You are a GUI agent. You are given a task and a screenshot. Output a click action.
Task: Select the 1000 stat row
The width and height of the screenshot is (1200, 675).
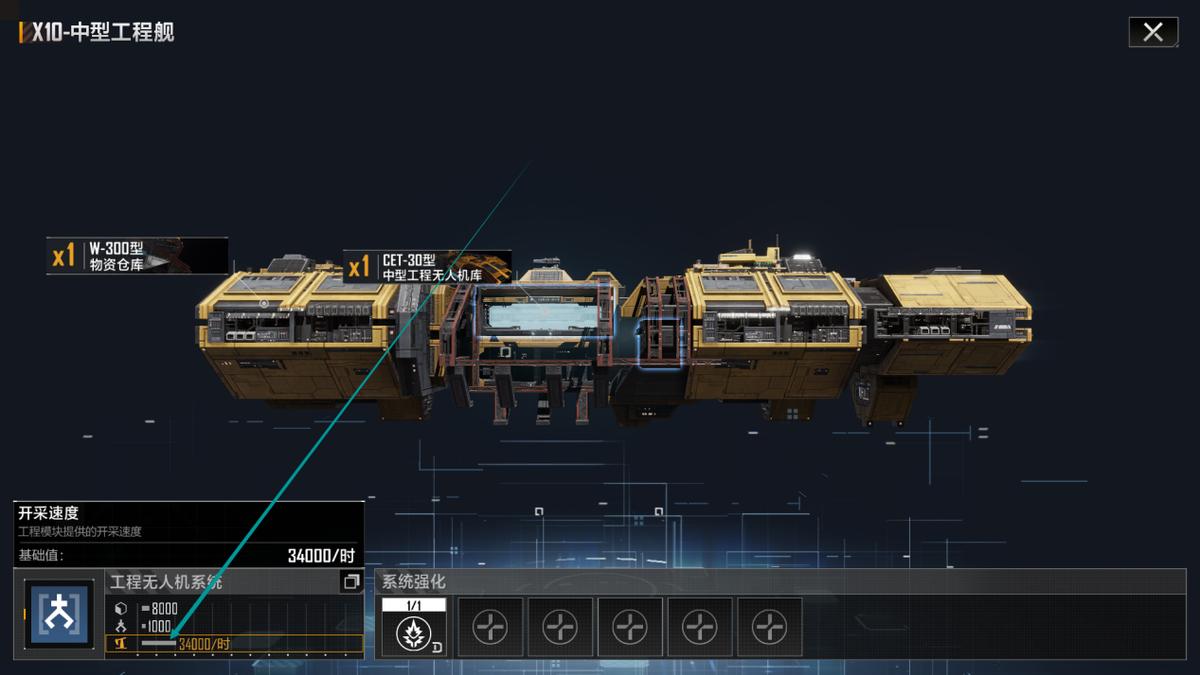(x=234, y=625)
